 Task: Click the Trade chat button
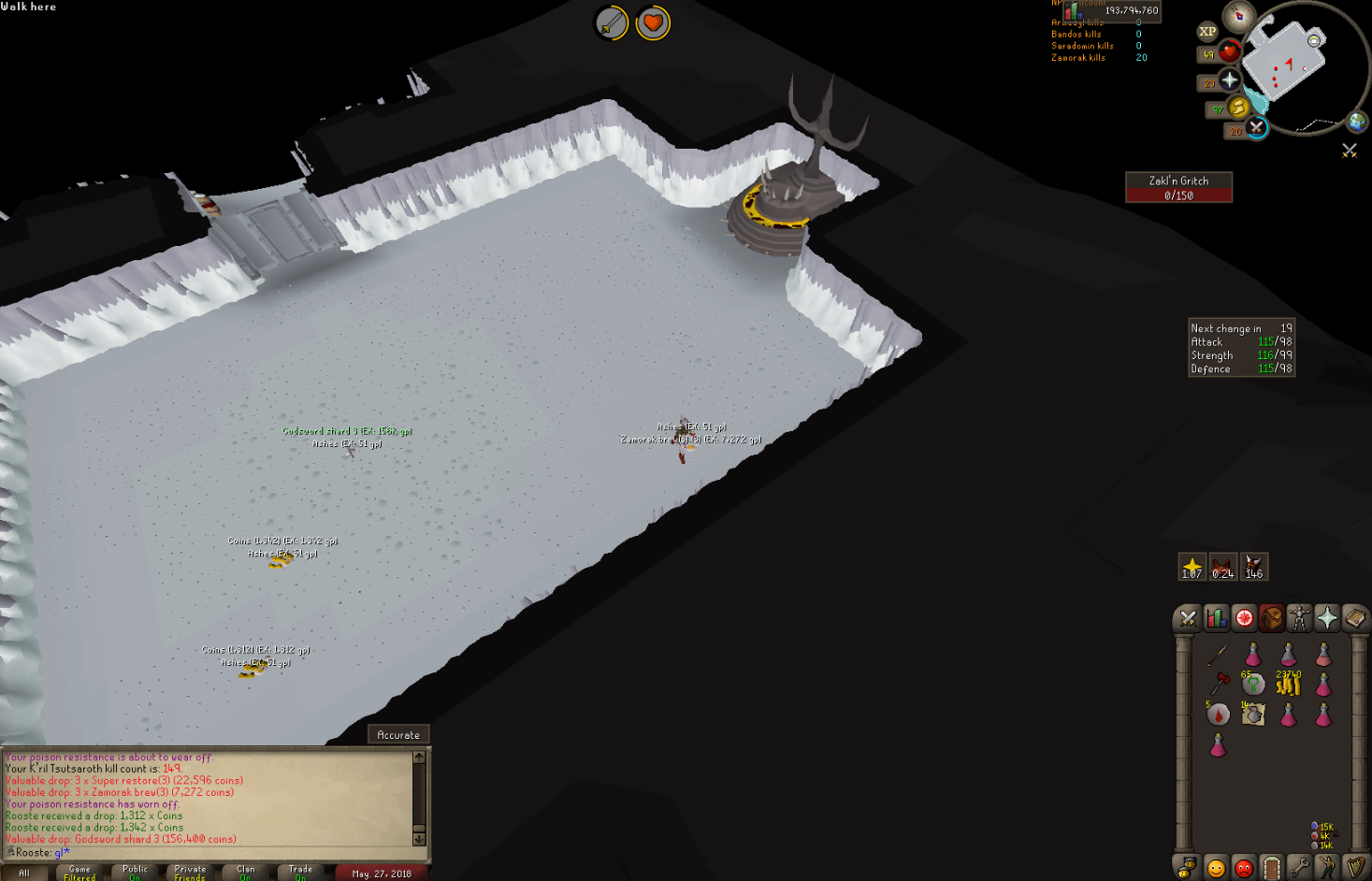(x=299, y=871)
